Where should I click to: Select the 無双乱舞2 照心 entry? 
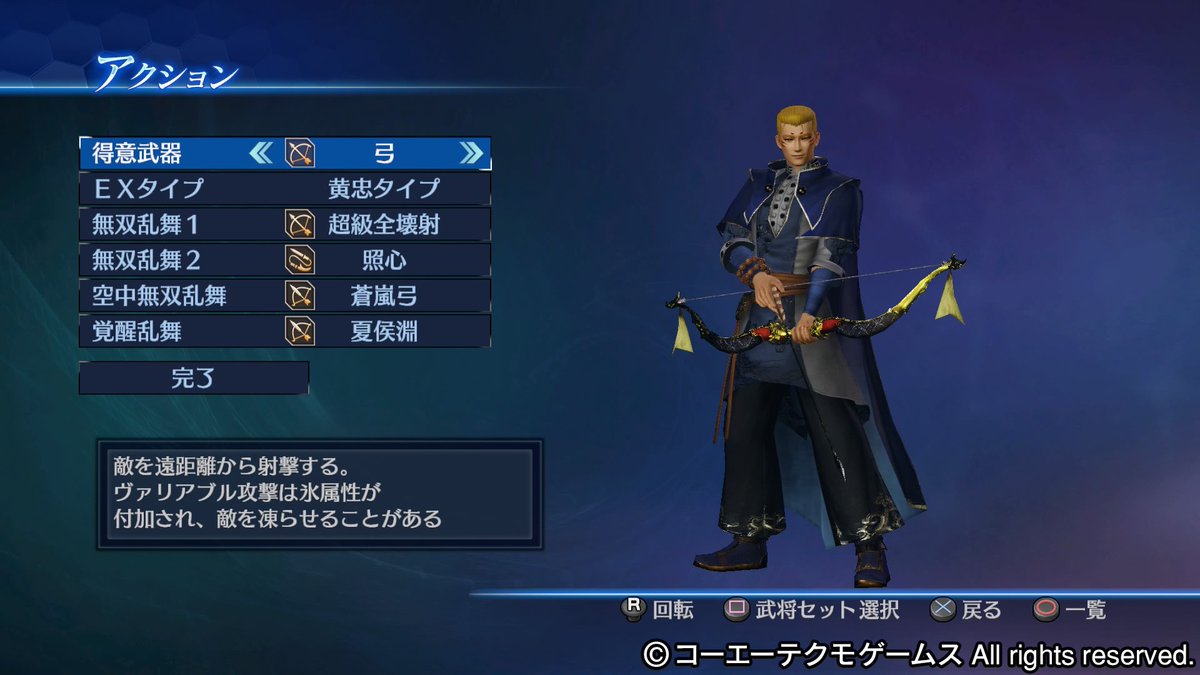click(284, 260)
